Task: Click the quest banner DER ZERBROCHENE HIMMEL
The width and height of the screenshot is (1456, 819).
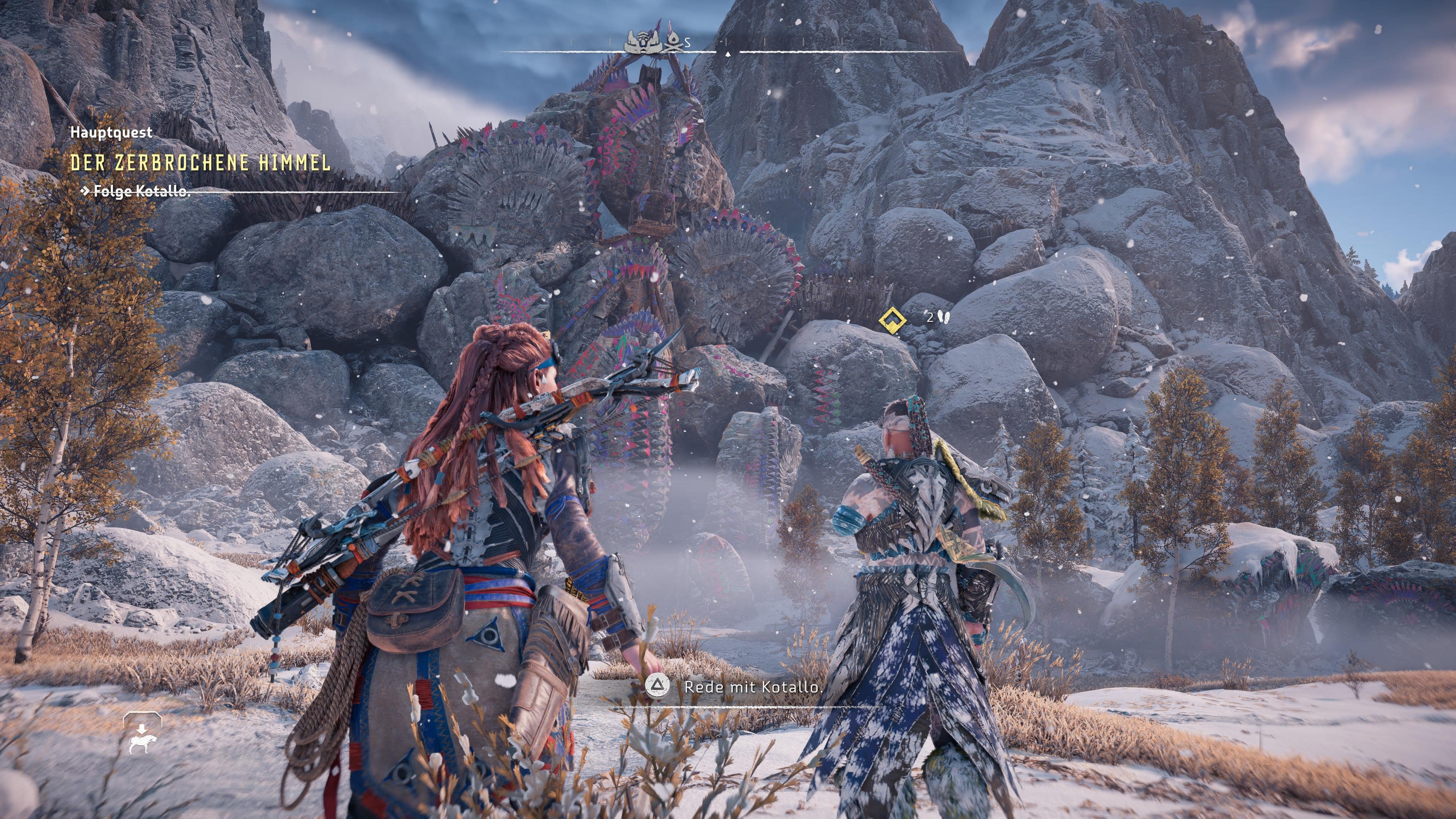Action: (201, 164)
